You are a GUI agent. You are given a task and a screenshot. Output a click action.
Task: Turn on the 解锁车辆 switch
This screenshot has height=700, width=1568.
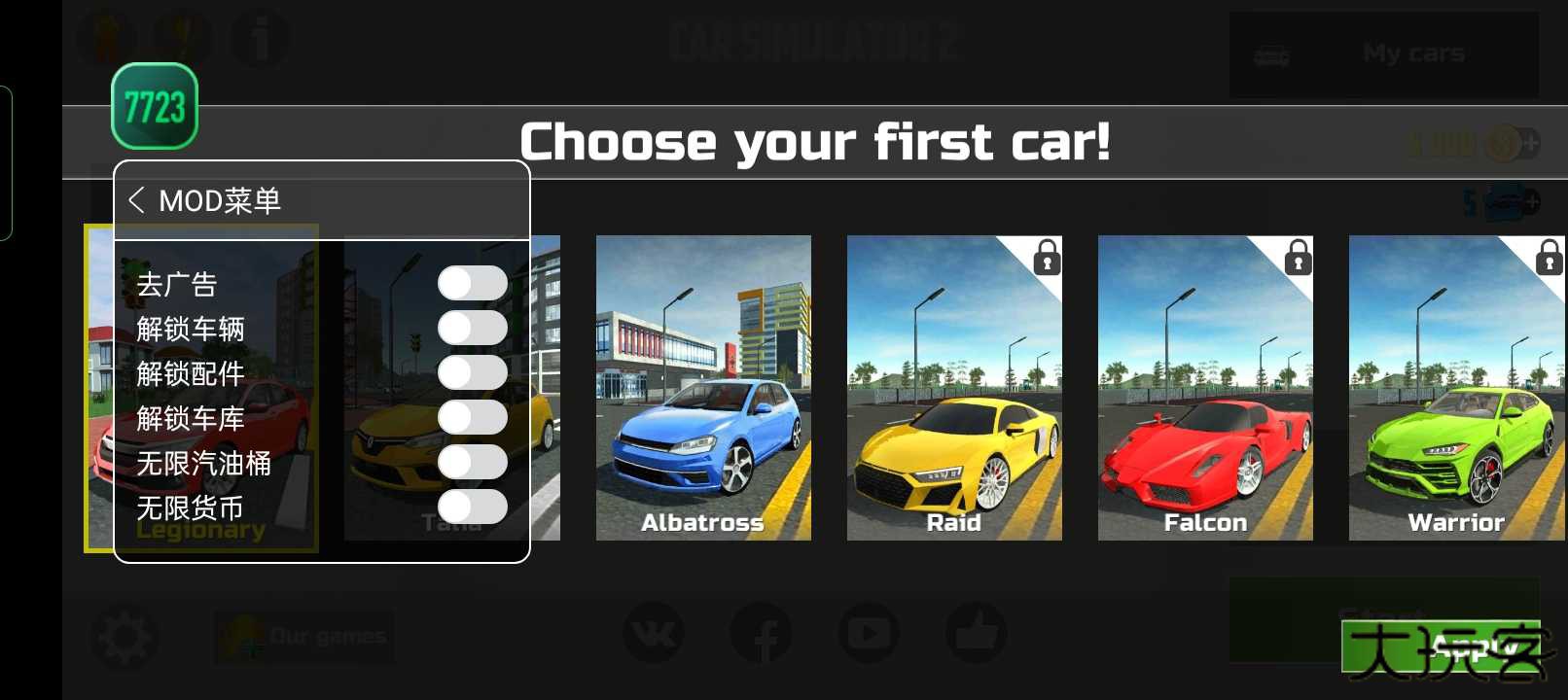tap(474, 327)
